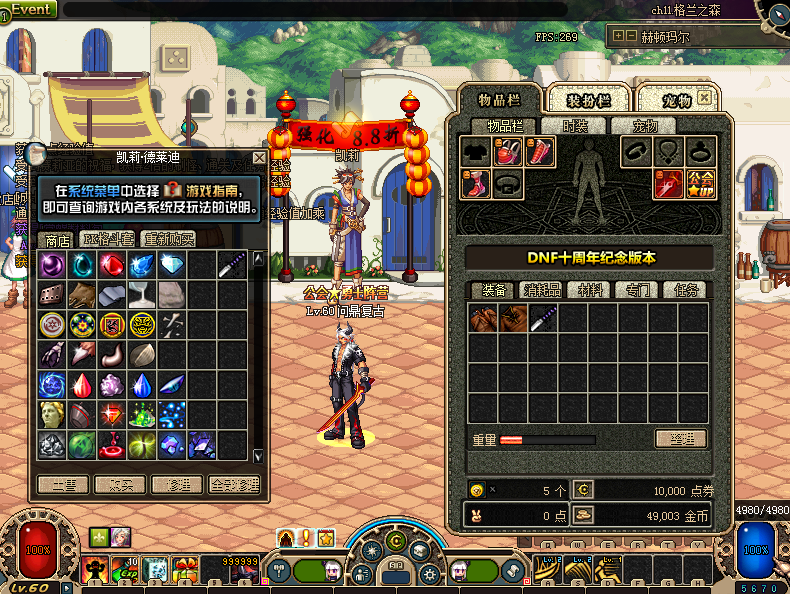Switch to the PK格斗套 shop tab

click(108, 239)
